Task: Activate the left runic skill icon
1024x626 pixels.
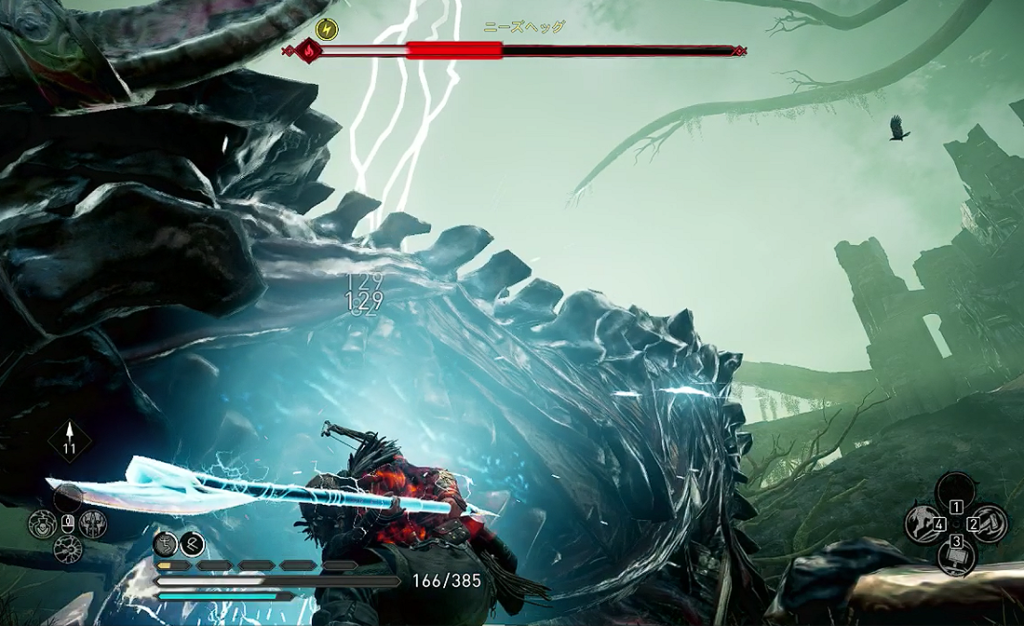Action: [x=42, y=523]
